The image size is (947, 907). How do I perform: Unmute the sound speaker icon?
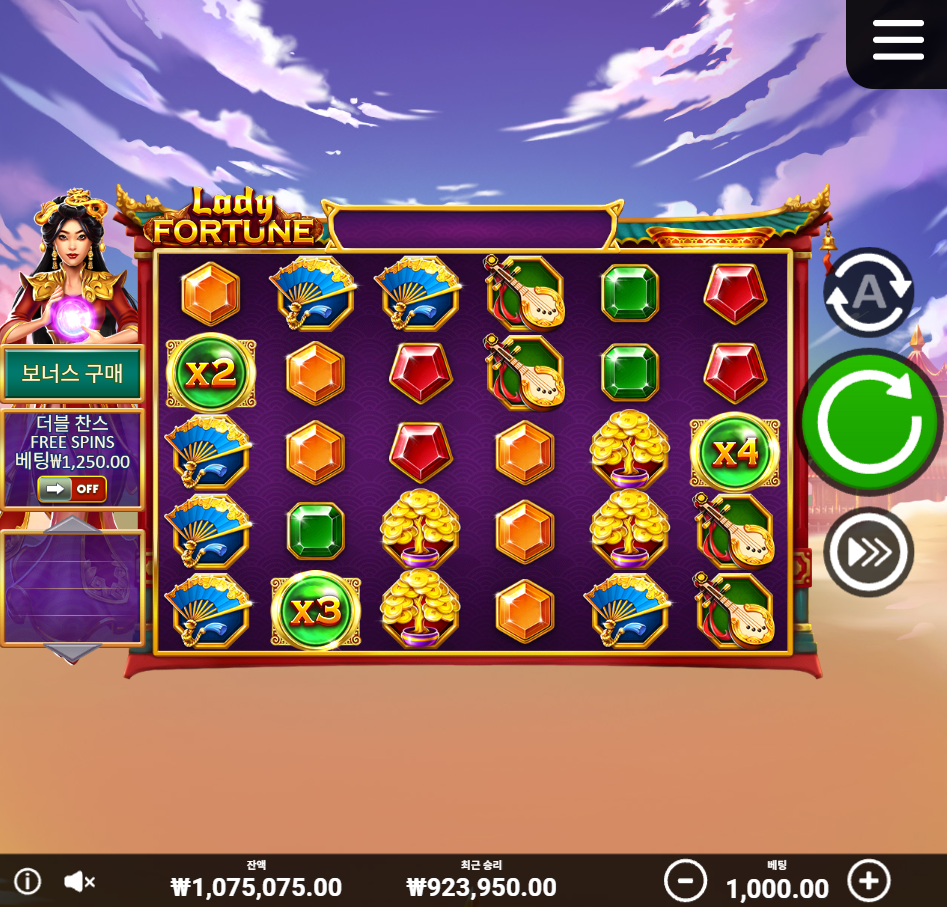click(79, 881)
